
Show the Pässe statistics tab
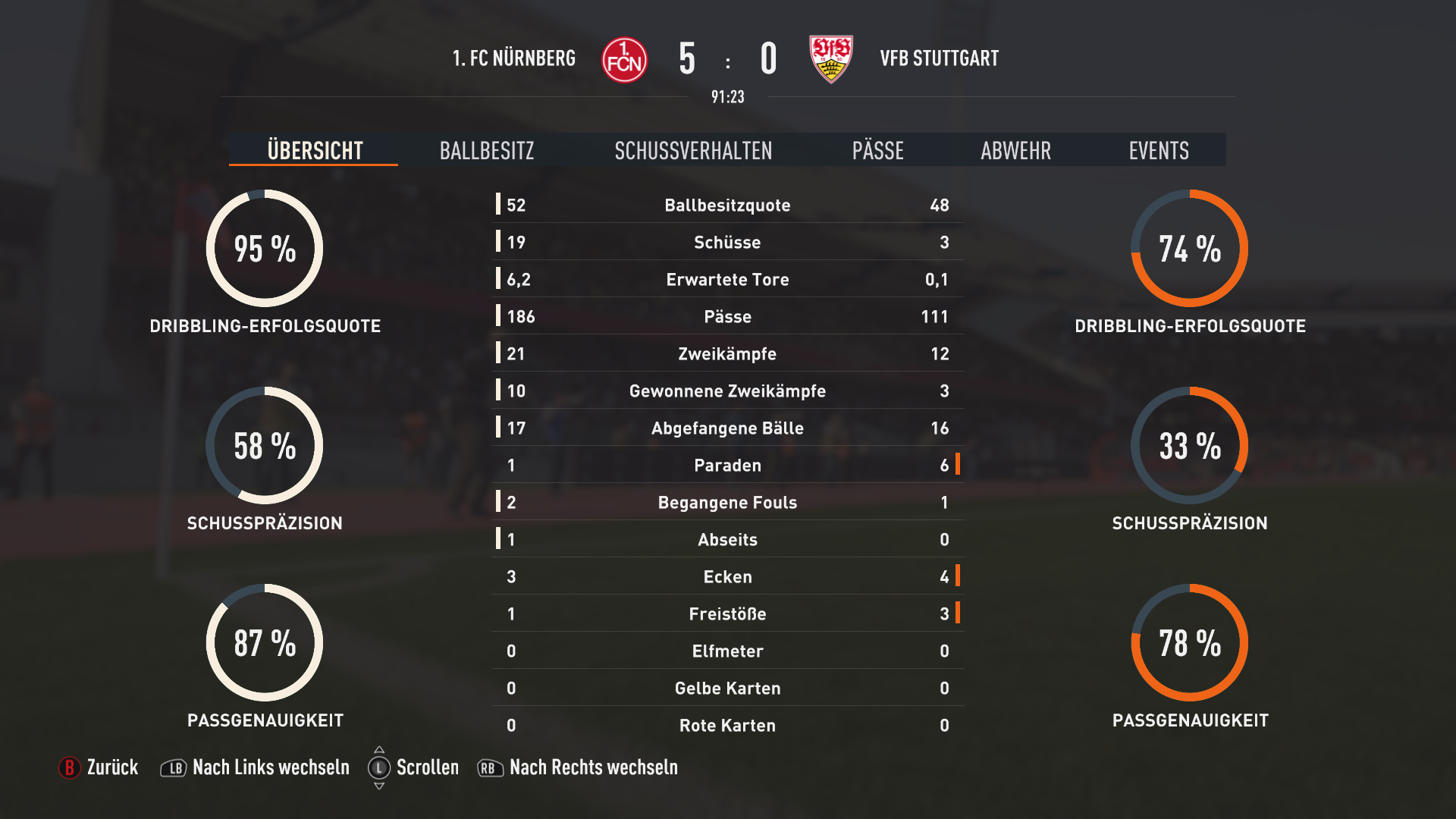pyautogui.click(x=877, y=150)
